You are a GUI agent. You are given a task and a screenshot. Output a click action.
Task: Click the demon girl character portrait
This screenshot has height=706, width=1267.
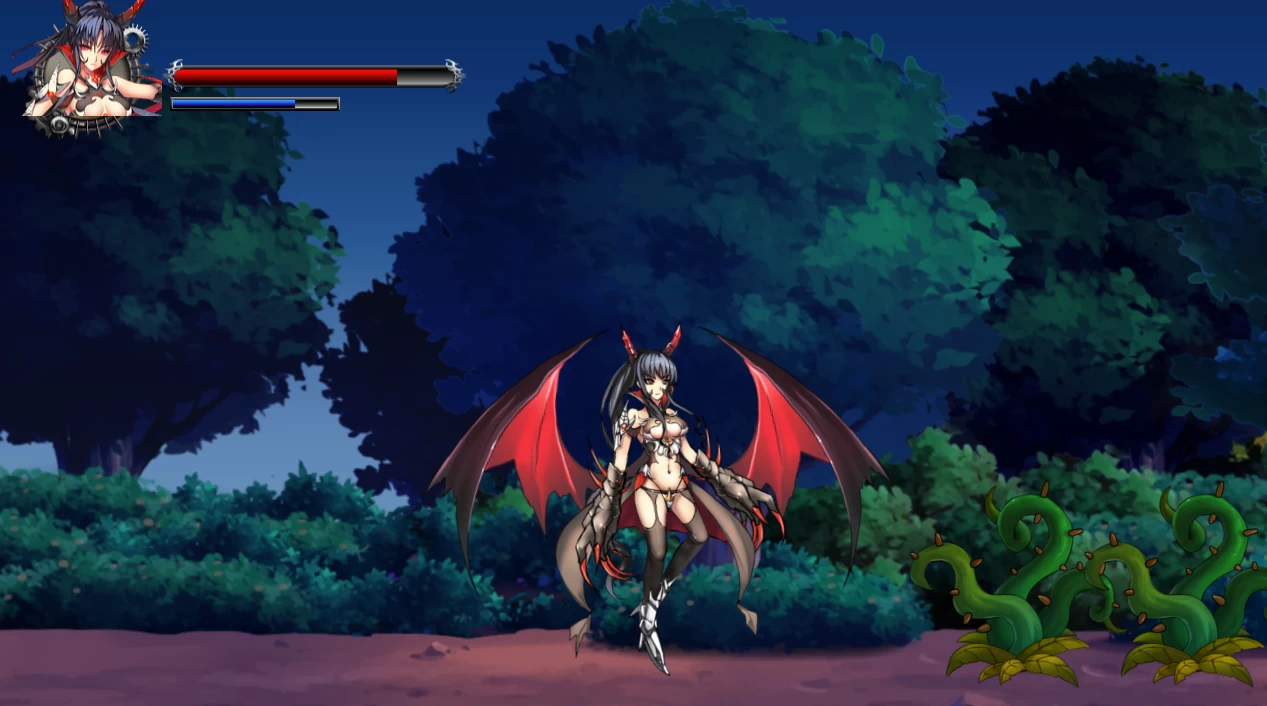point(88,66)
